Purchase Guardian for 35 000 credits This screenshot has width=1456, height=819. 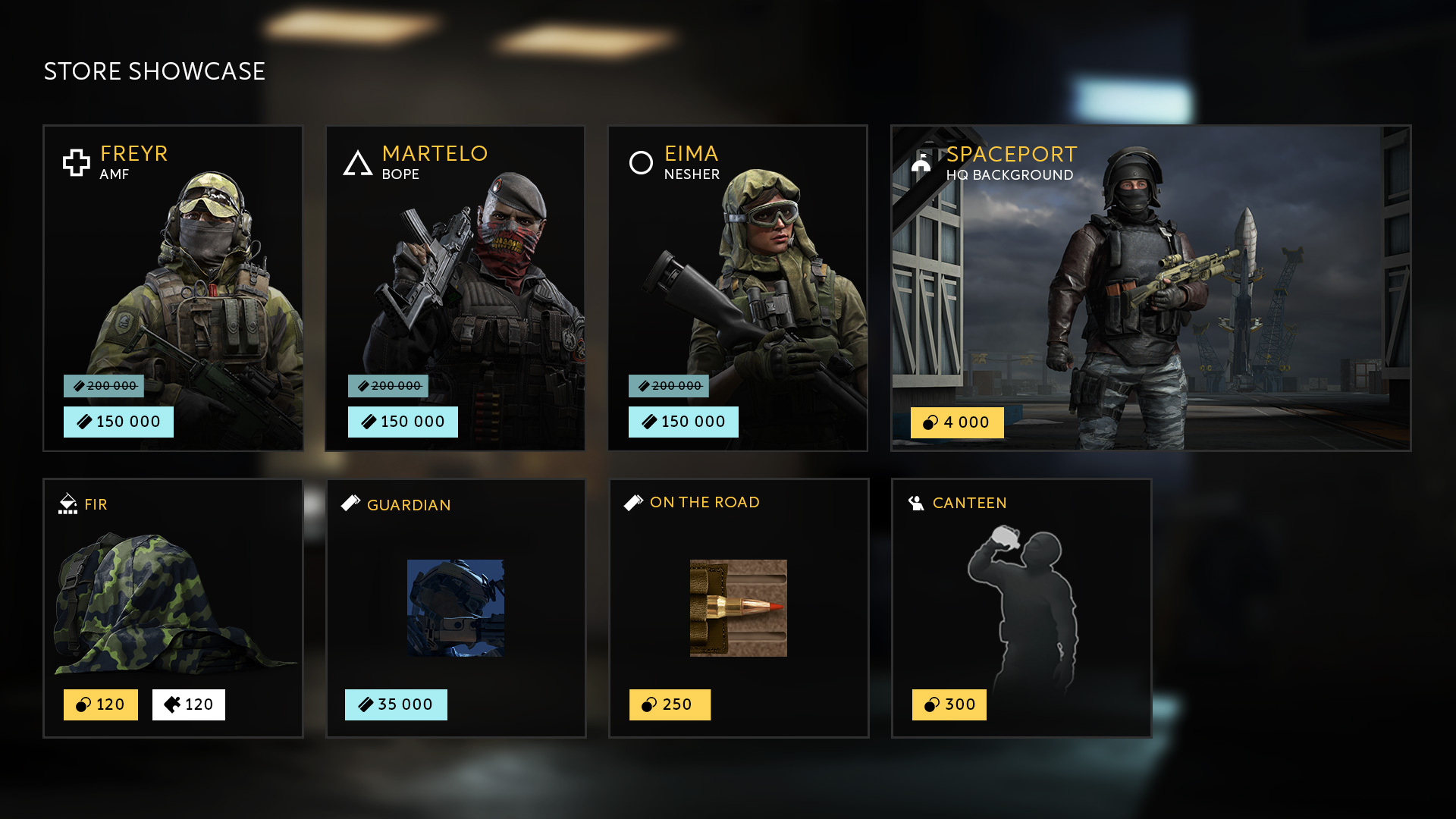pyautogui.click(x=396, y=704)
